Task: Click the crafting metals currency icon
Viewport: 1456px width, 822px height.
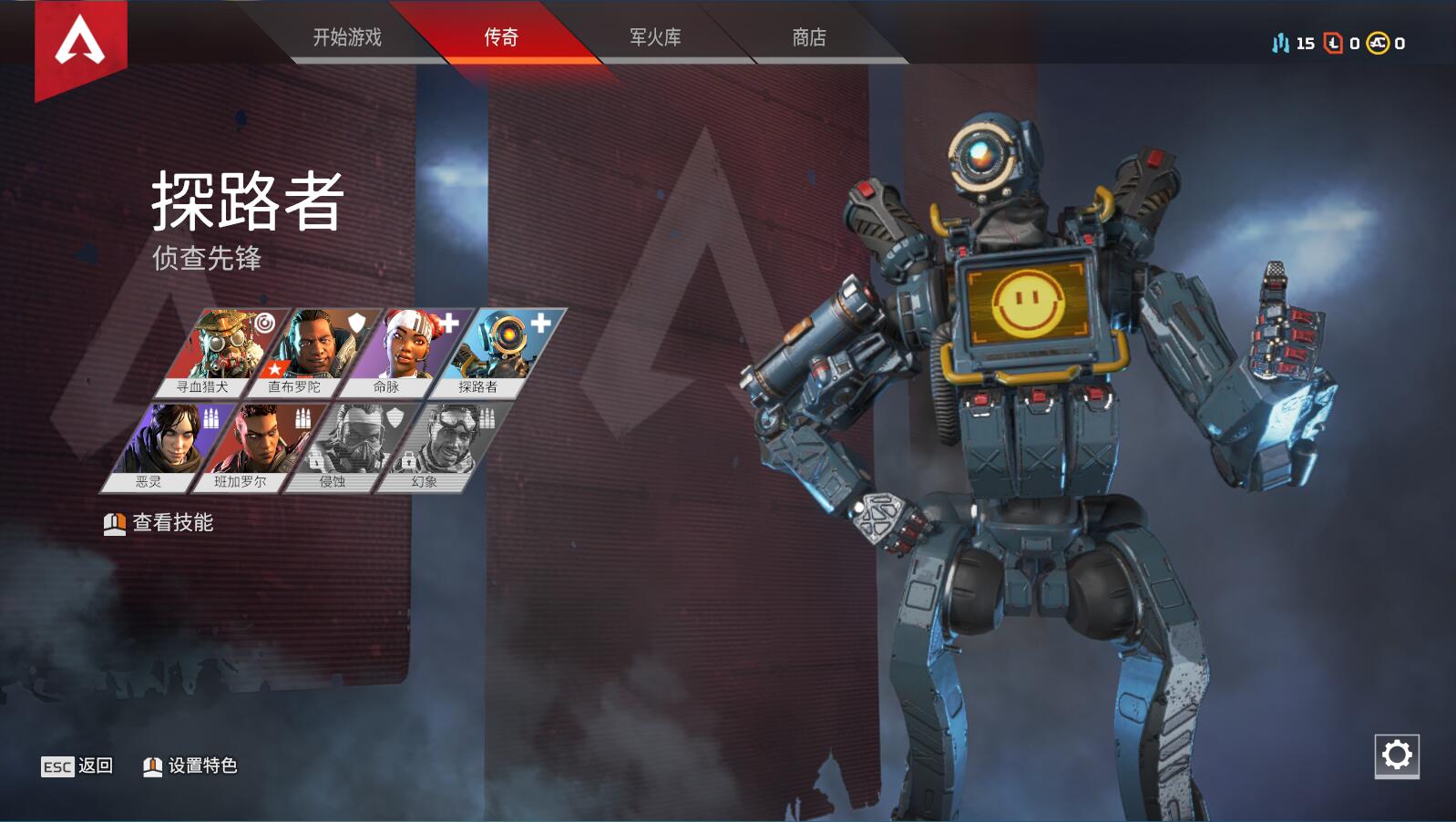Action: pos(1280,41)
